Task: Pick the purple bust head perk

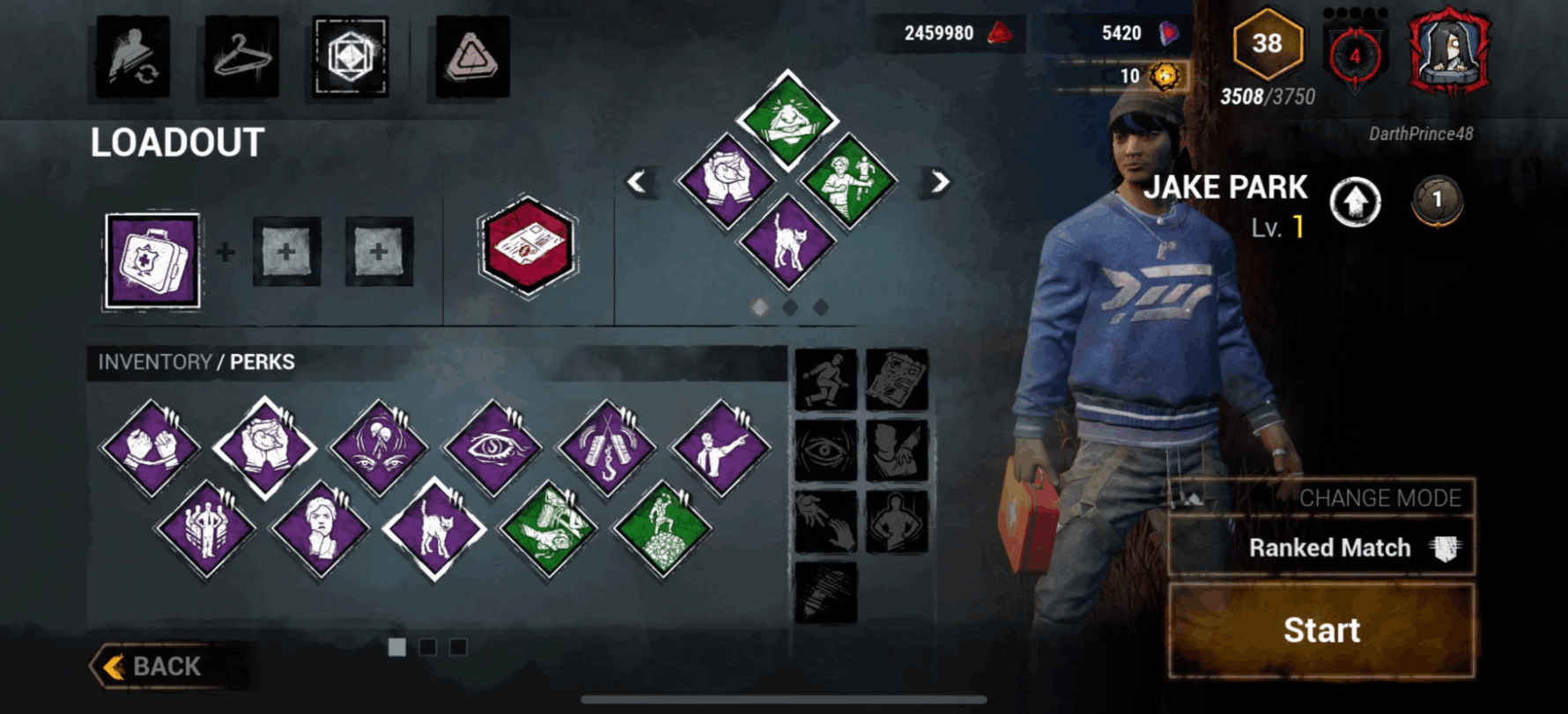Action: (320, 528)
